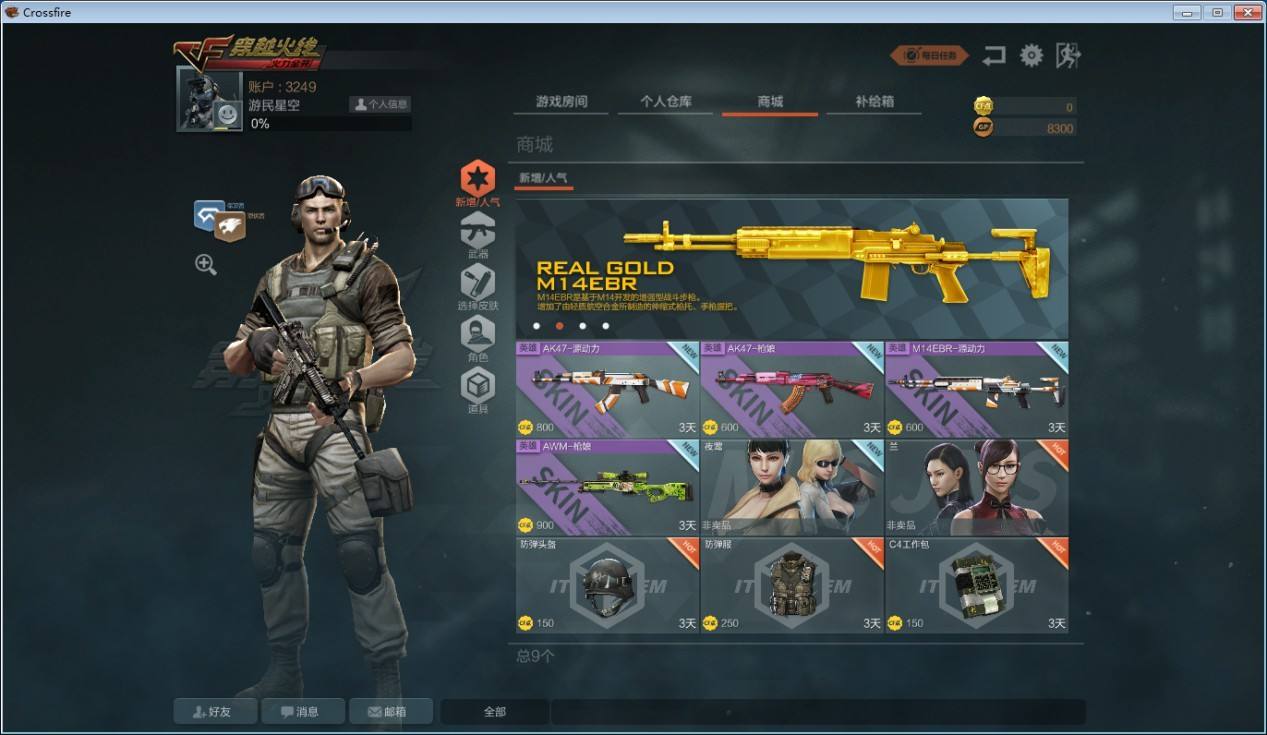Select the 防弹服 armor vest item
Screen dimensions: 1267x735
[792, 585]
